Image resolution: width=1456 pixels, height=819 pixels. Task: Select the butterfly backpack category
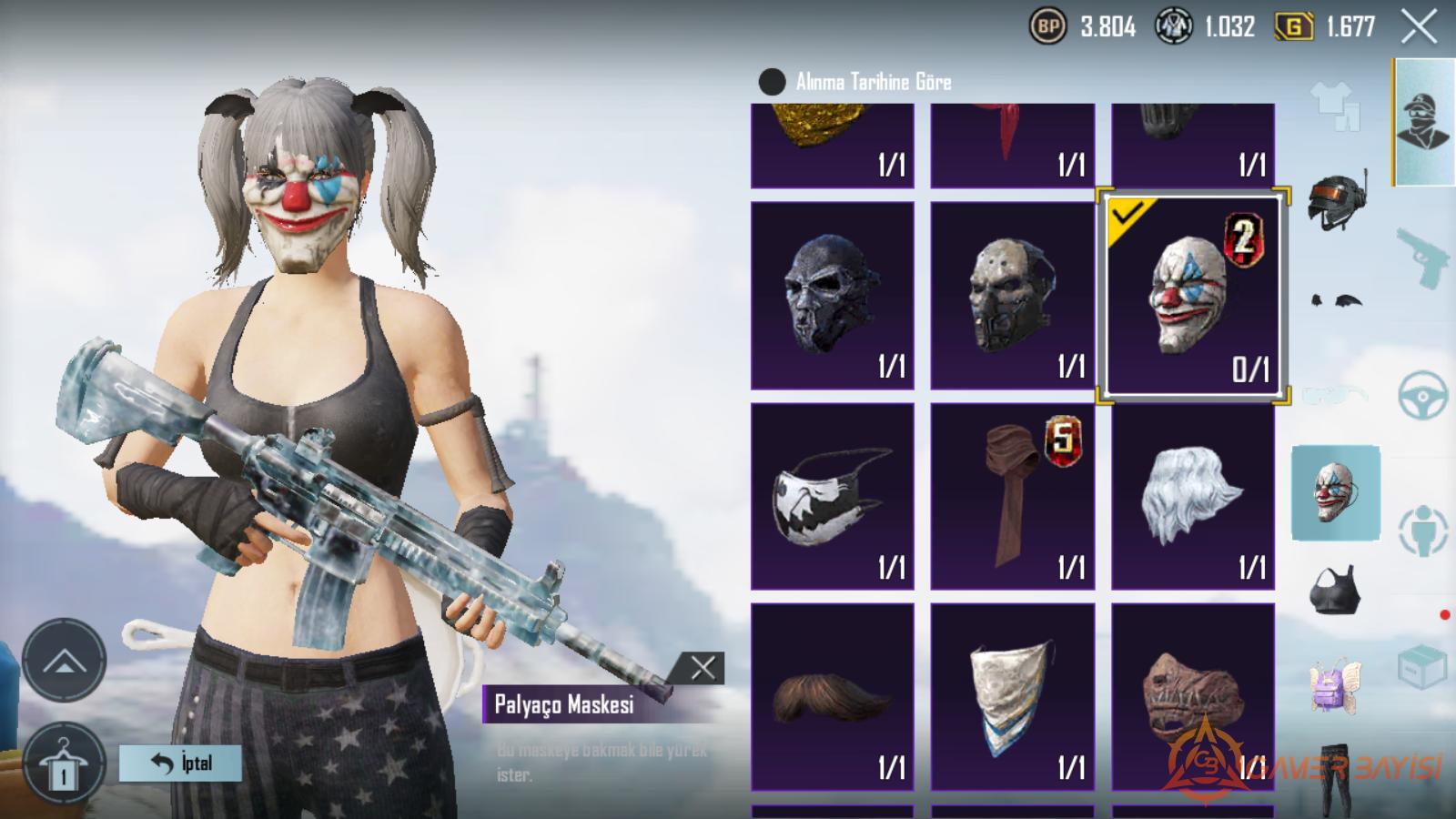coord(1334,686)
